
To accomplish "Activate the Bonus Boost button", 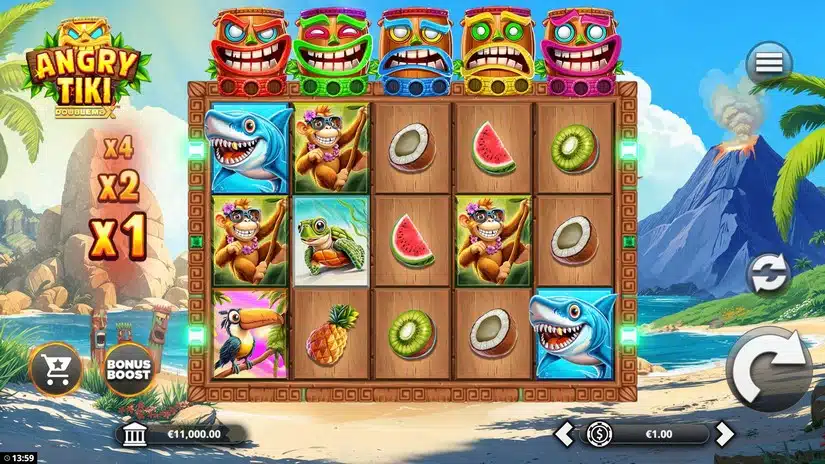I will 130,369.
